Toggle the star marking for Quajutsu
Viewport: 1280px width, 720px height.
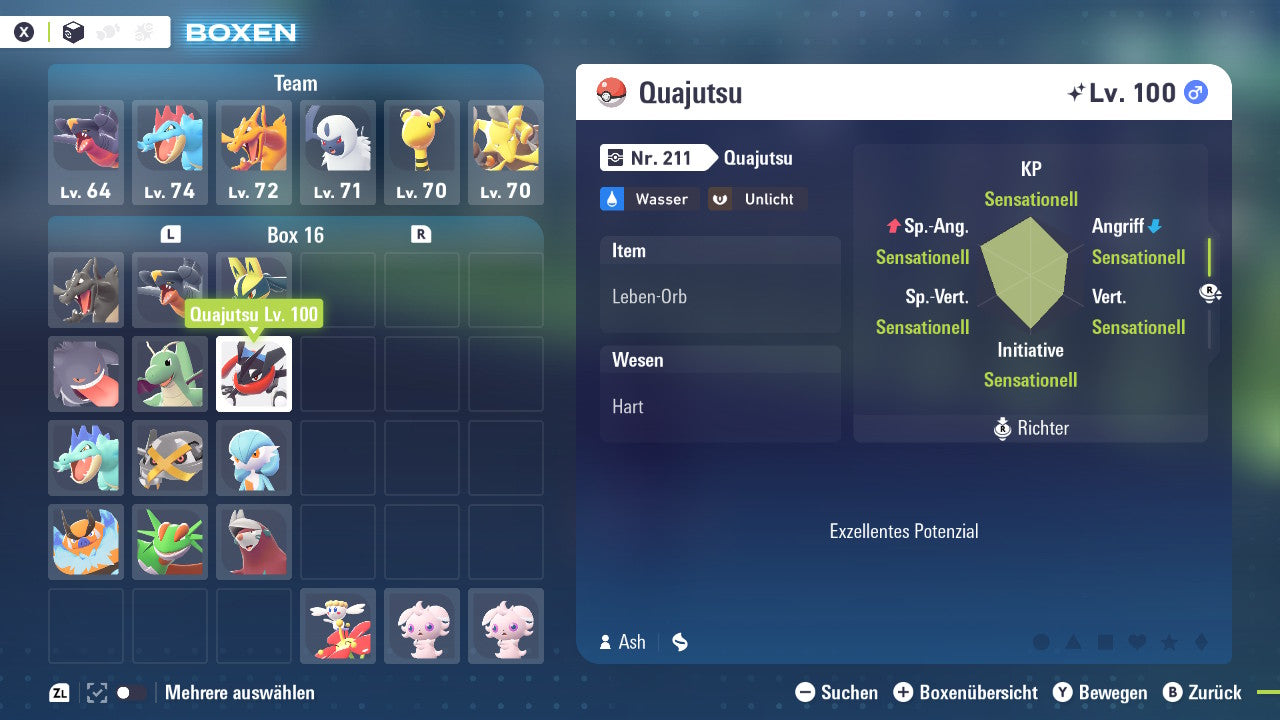pyautogui.click(x=1169, y=643)
